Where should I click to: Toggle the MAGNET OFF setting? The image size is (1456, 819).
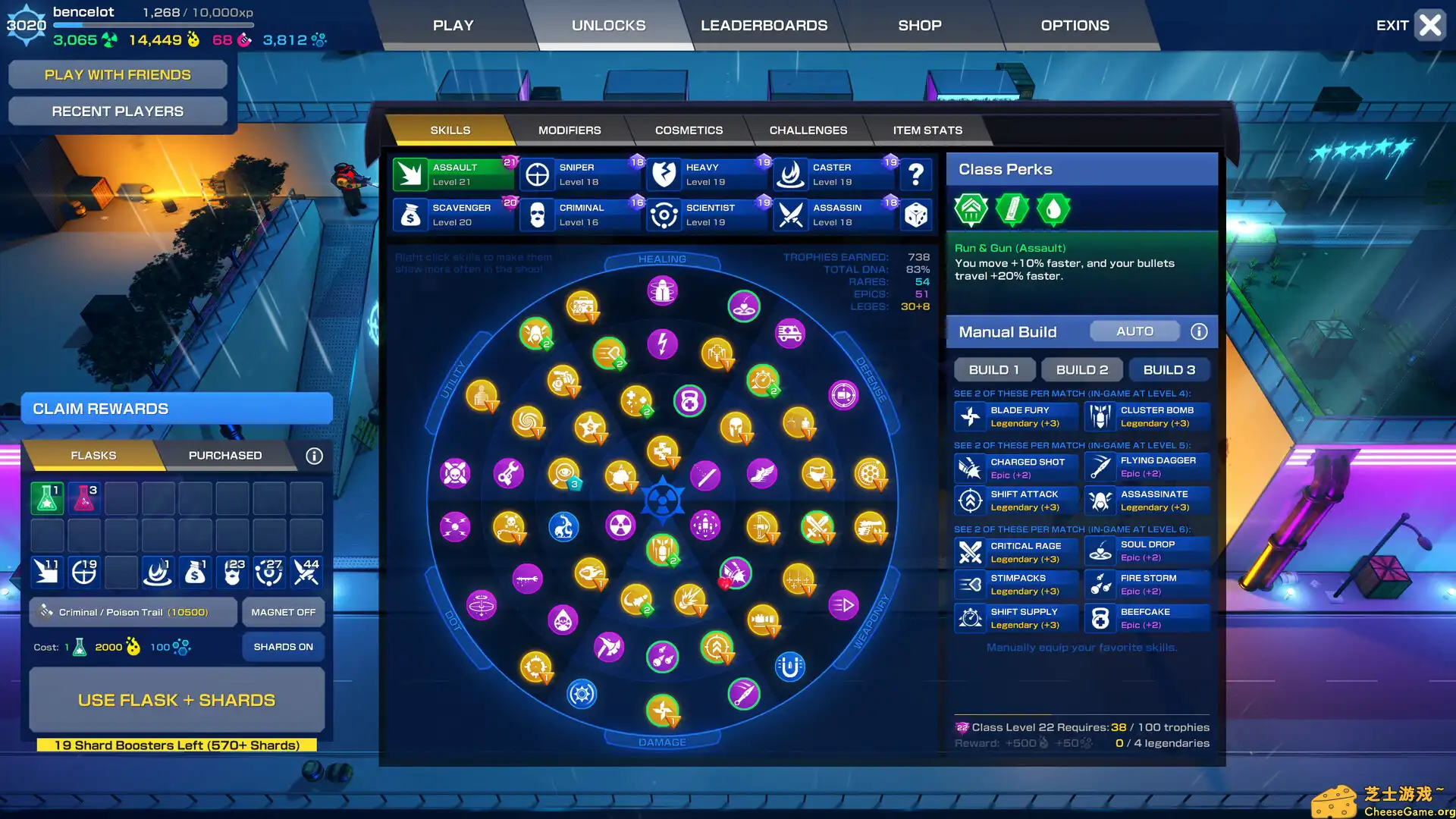pyautogui.click(x=282, y=611)
